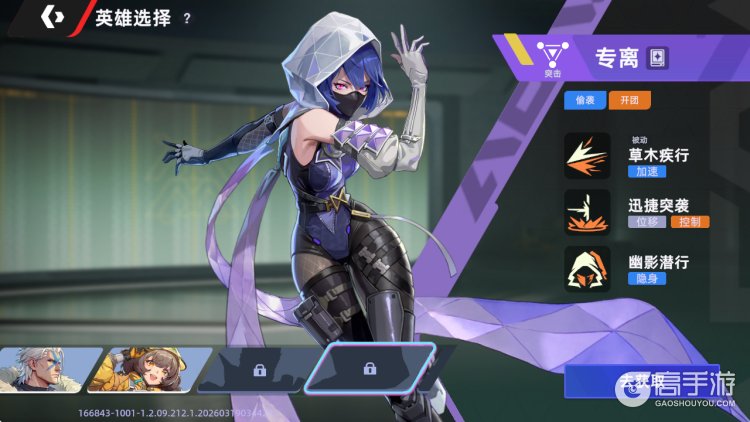The width and height of the screenshot is (750, 422).
Task: Go back using the top-left arrow button
Action: (52, 17)
